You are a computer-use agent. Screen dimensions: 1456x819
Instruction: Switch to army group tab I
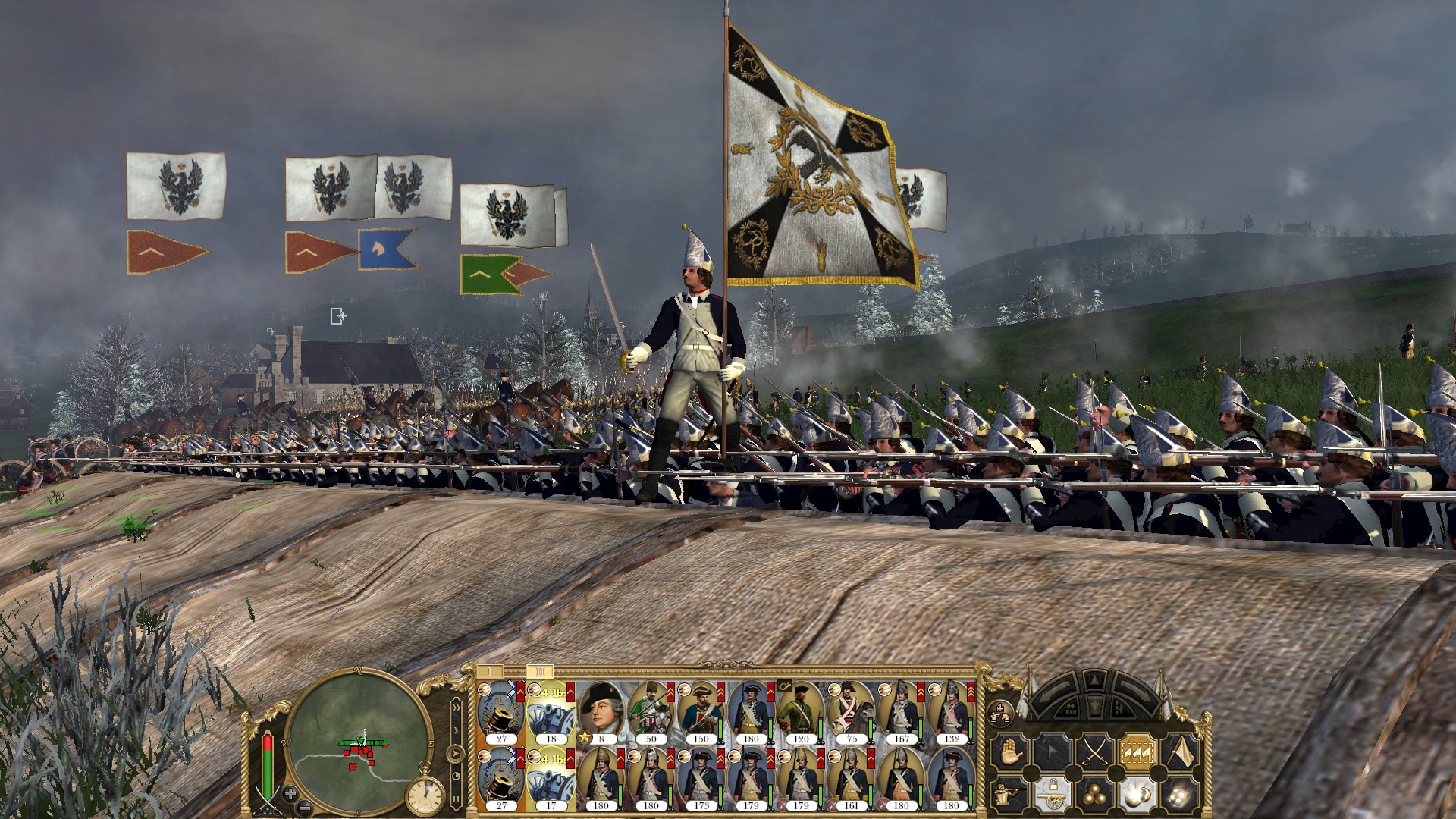tap(491, 672)
